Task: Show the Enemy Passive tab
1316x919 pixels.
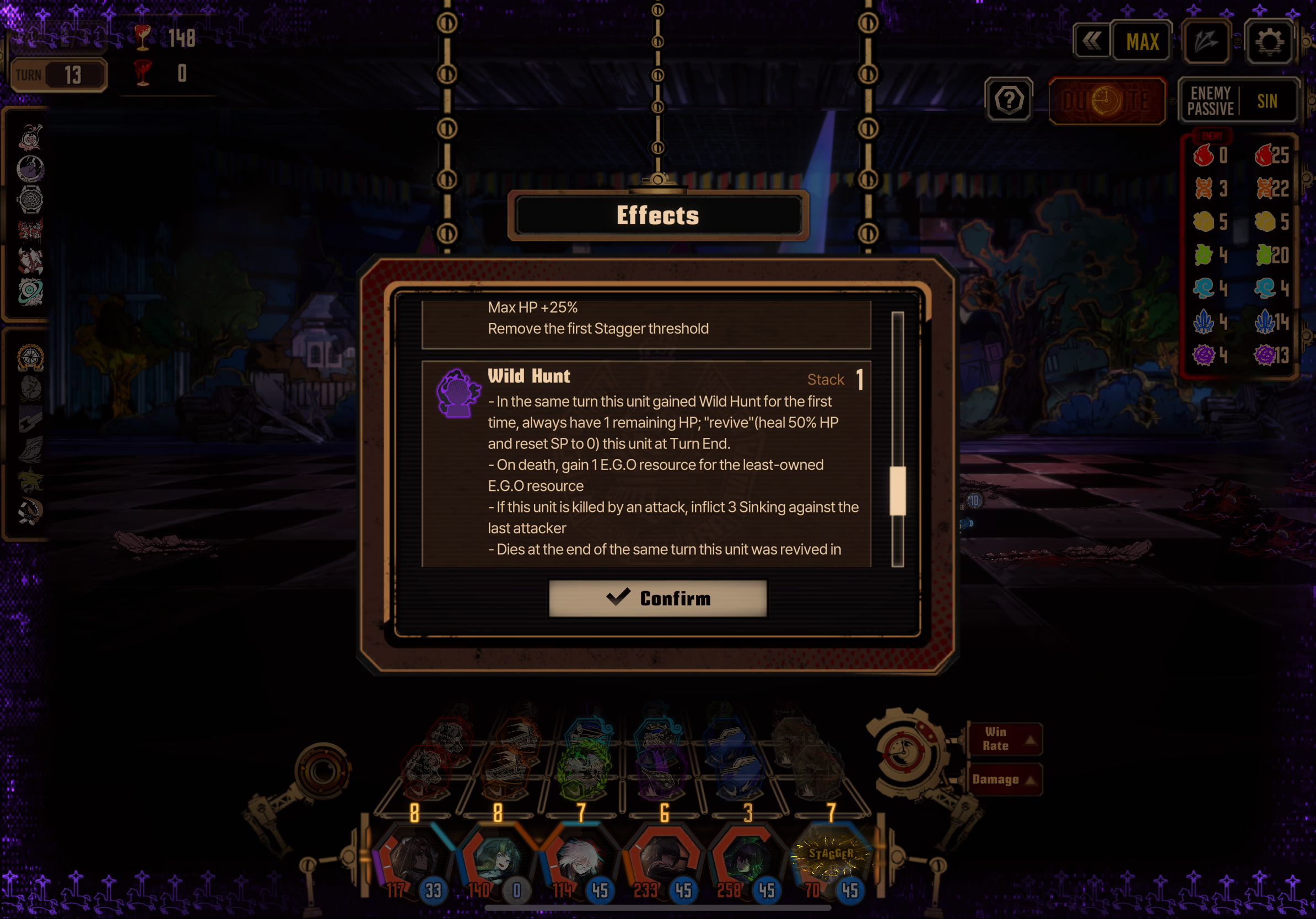Action: 1211,101
